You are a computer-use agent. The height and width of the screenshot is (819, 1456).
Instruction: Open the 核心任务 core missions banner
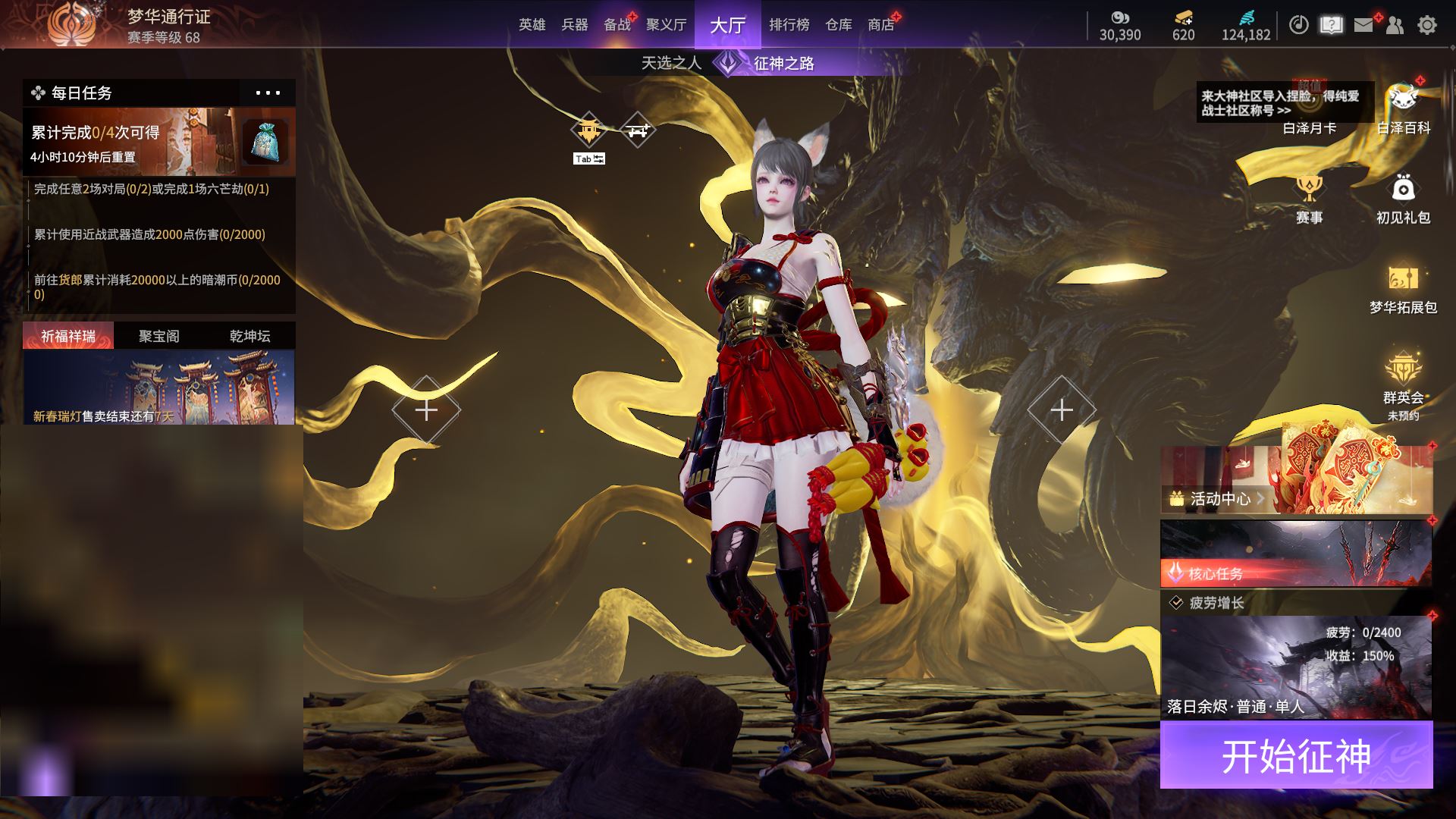click(x=1296, y=553)
